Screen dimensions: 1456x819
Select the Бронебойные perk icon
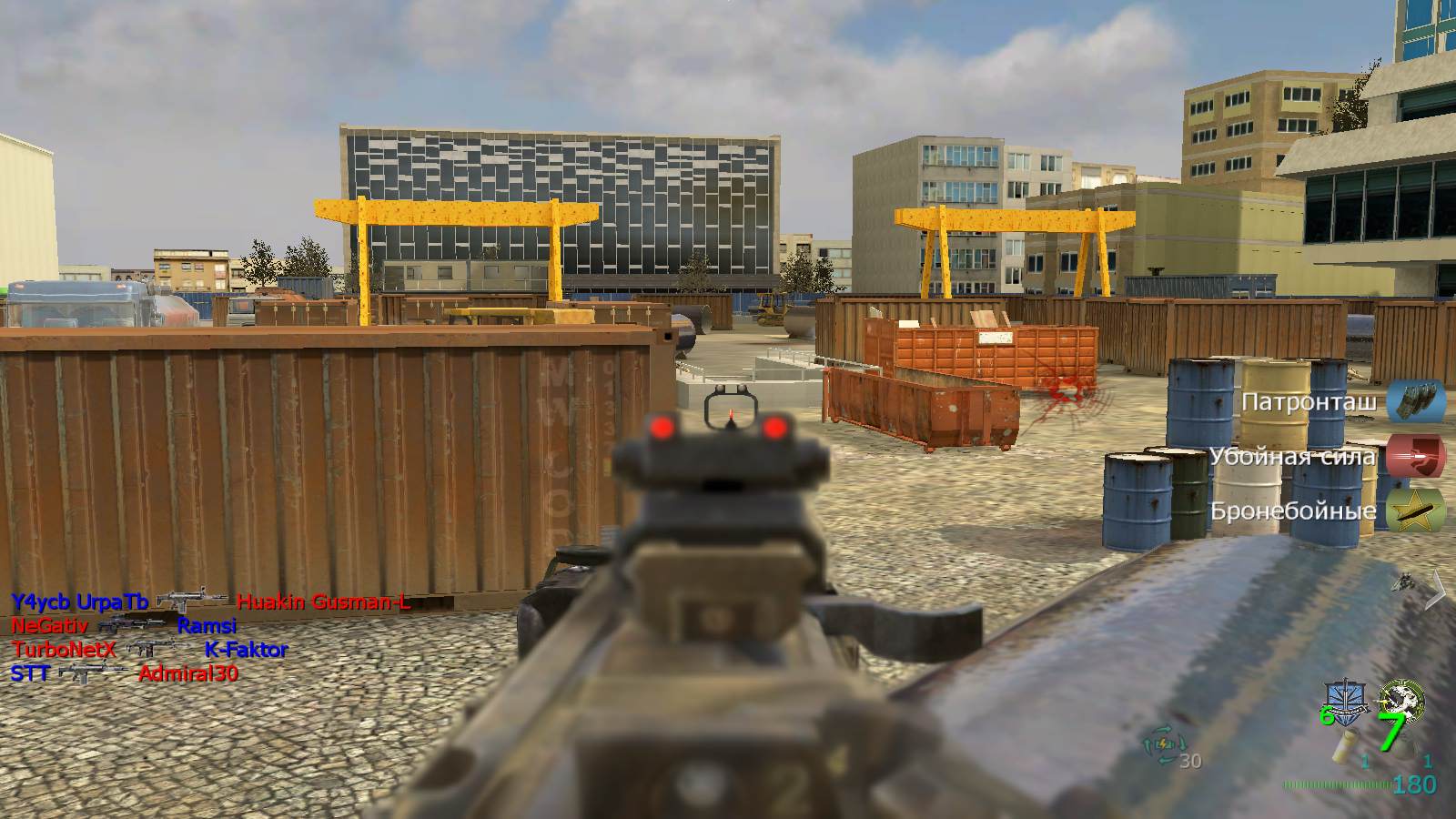1416,510
